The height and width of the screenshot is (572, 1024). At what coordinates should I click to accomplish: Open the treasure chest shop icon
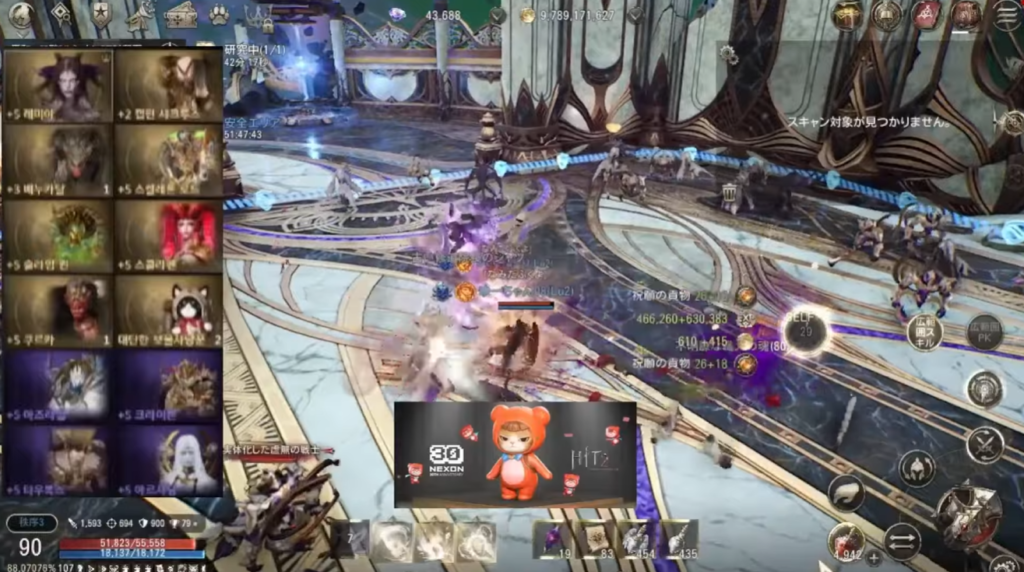click(181, 15)
